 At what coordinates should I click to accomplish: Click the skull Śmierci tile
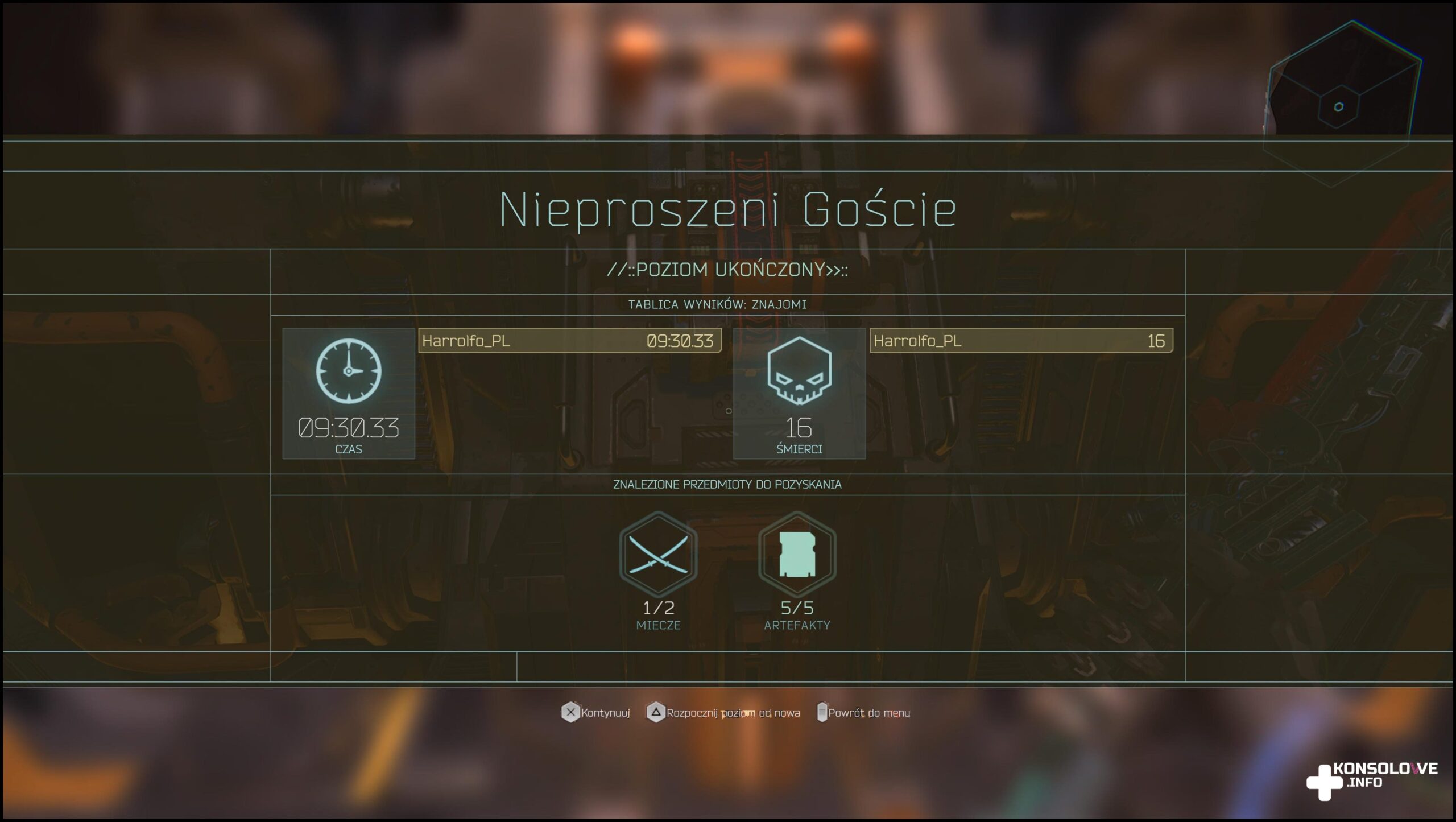[x=799, y=393]
